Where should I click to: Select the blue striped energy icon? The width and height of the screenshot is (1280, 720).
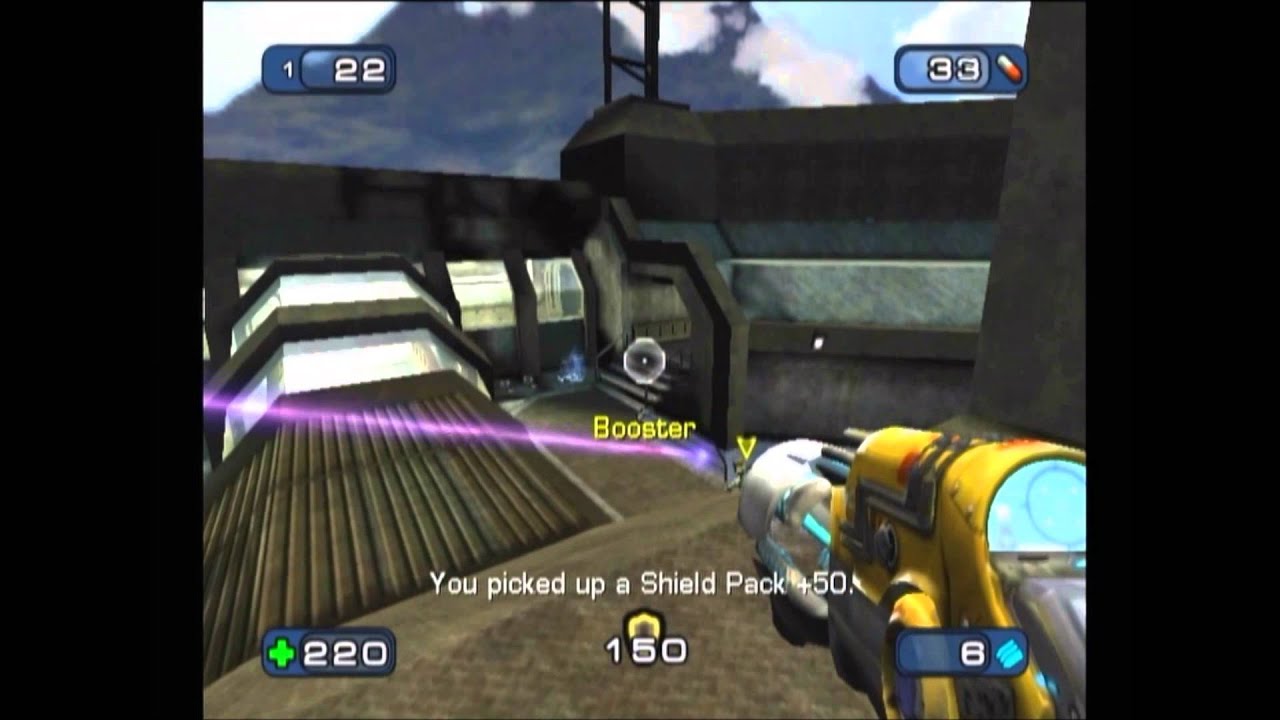tap(1010, 654)
